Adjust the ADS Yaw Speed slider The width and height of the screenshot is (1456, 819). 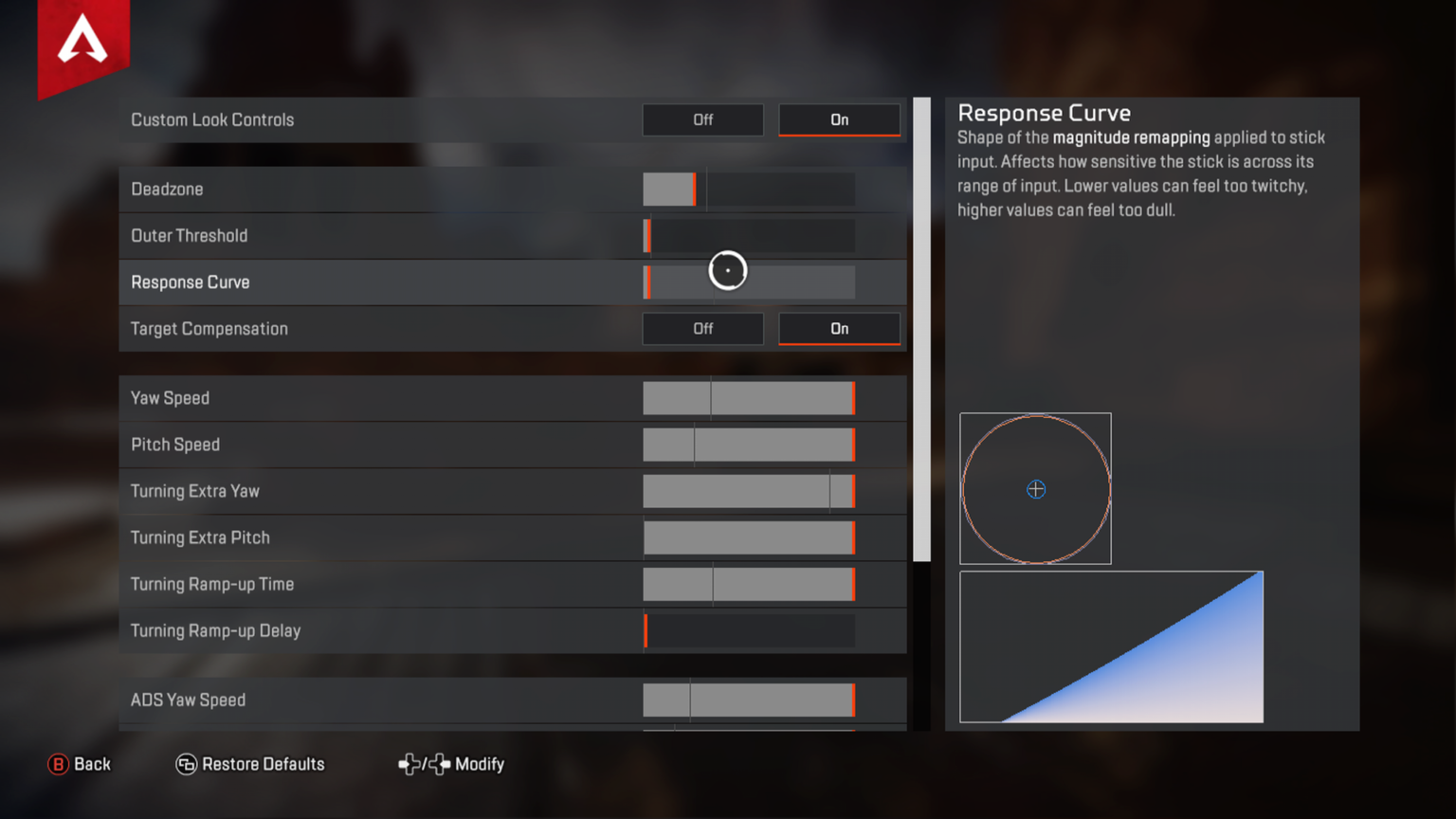[x=749, y=701]
